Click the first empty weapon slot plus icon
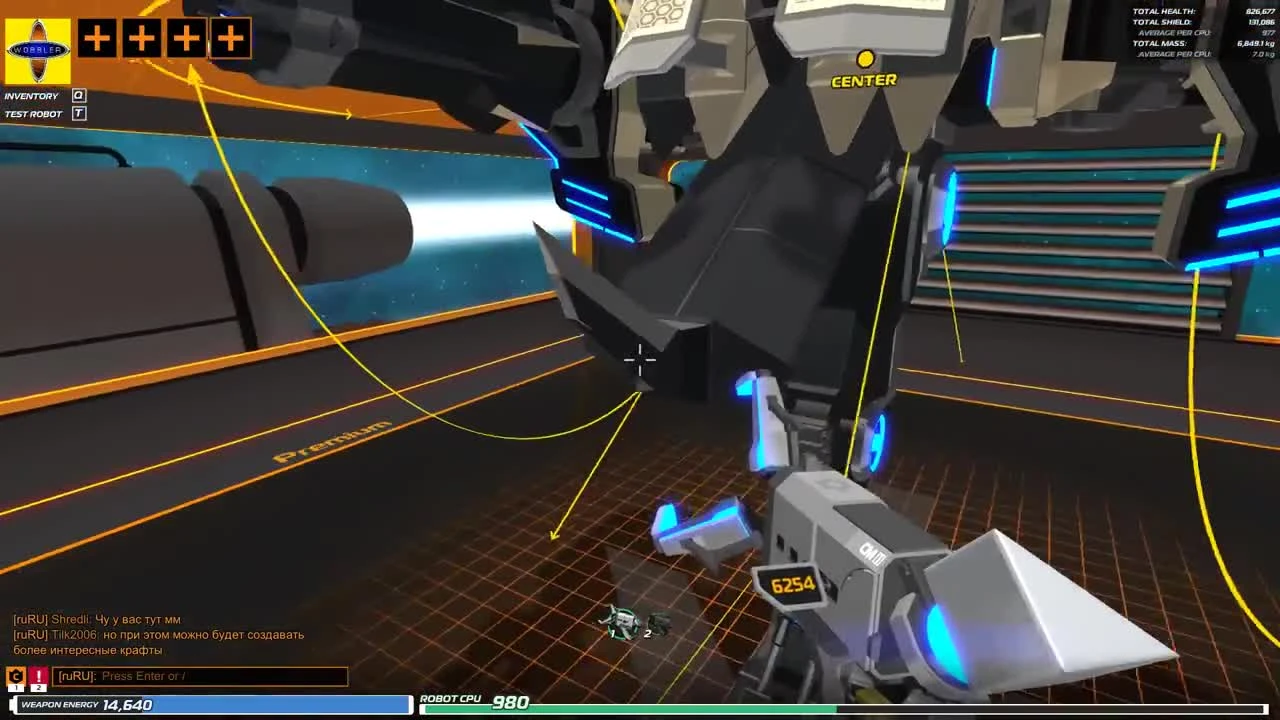The image size is (1280, 720). 96,39
